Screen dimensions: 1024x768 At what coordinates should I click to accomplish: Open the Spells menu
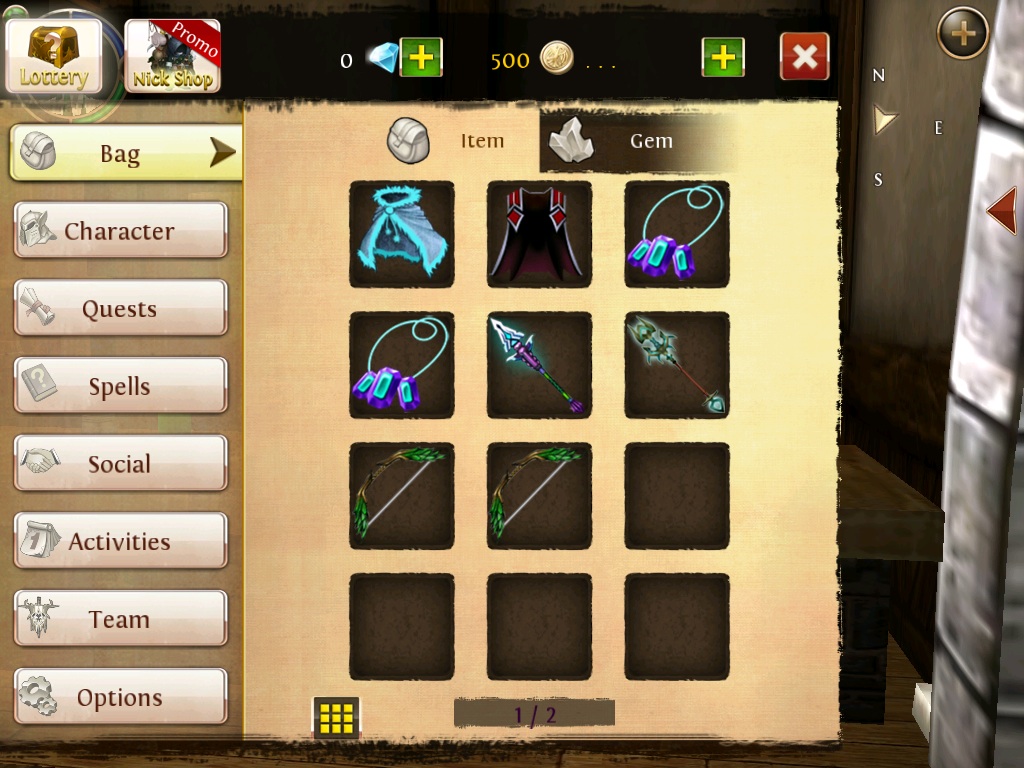(120, 387)
